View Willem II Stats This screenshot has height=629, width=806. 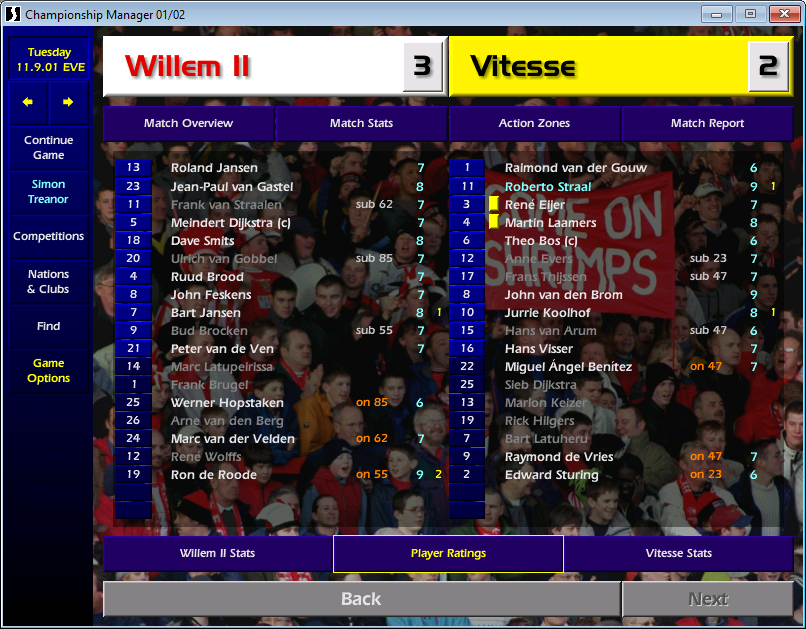click(217, 553)
